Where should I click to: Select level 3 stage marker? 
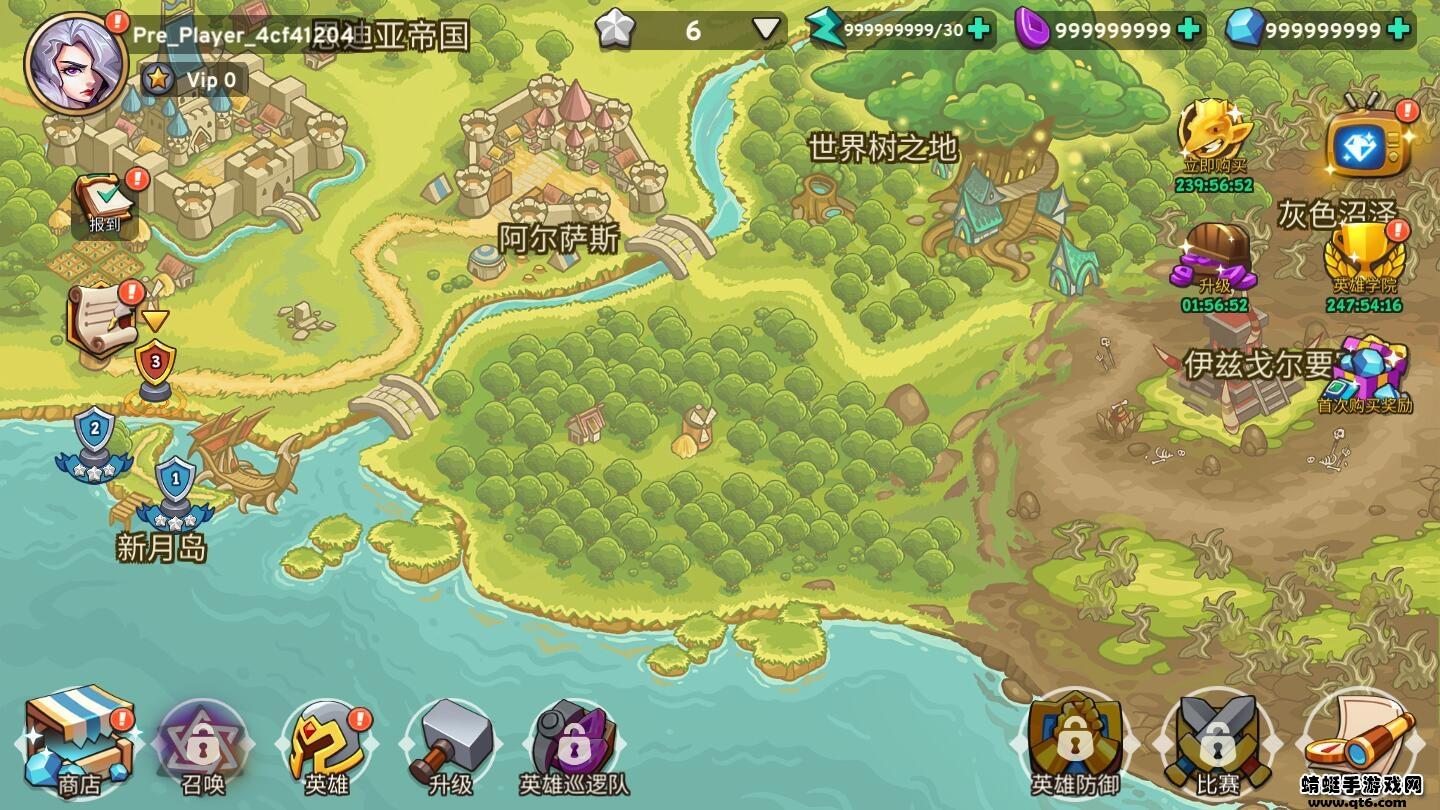(155, 366)
